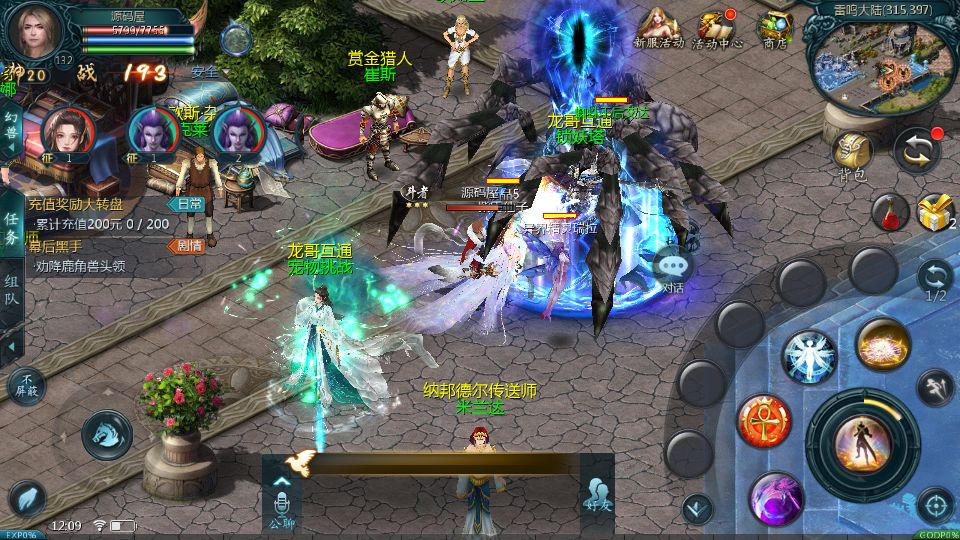The image size is (960, 540).
Task: Mount up using the horse head icon
Action: (106, 433)
